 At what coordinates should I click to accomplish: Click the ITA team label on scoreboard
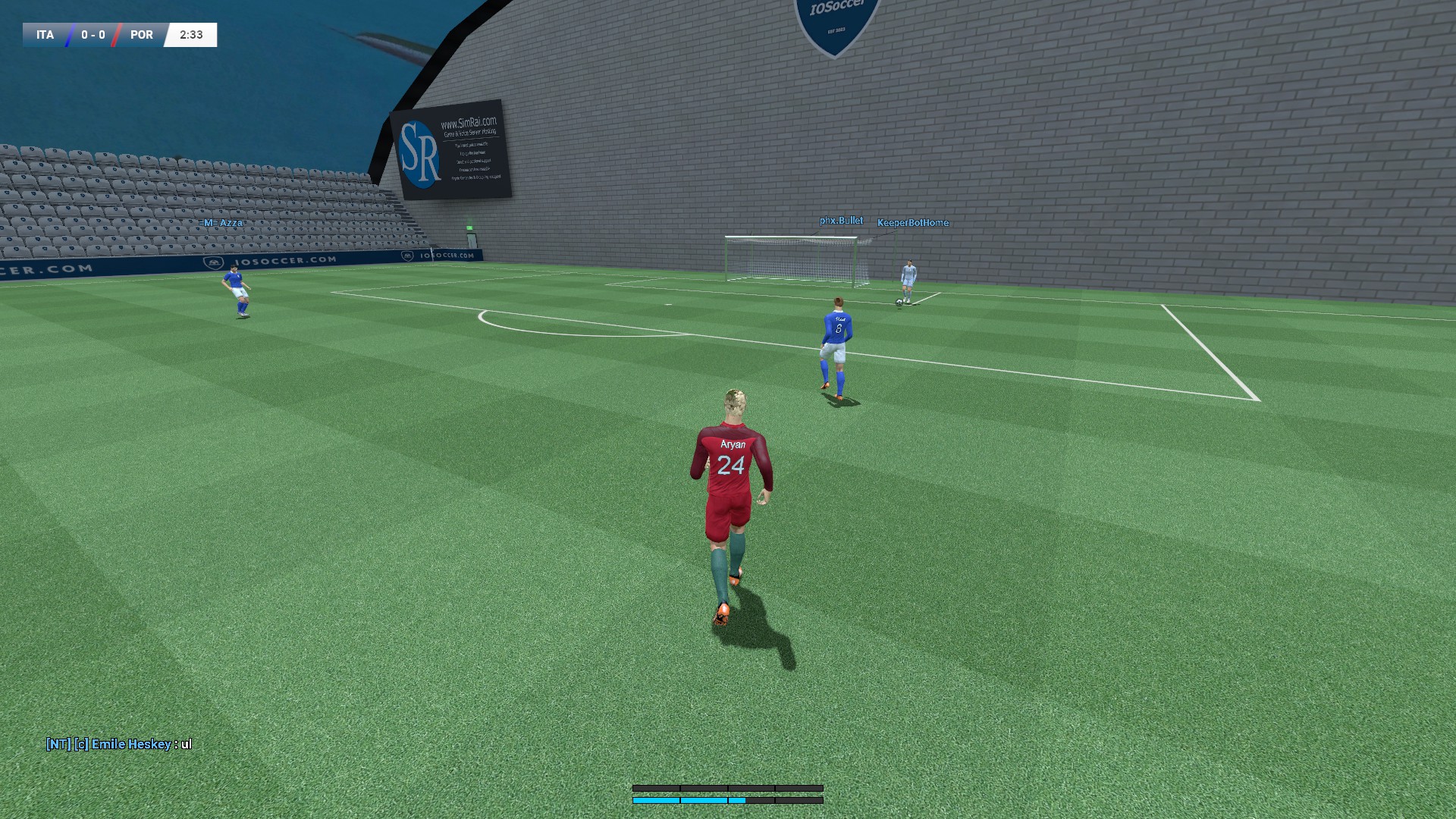coord(43,35)
